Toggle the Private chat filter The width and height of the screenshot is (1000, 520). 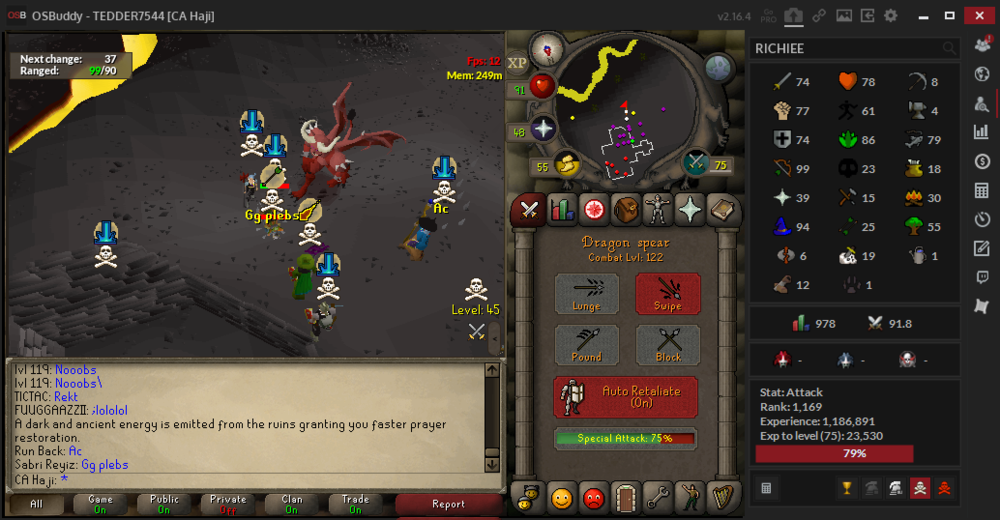pos(227,504)
